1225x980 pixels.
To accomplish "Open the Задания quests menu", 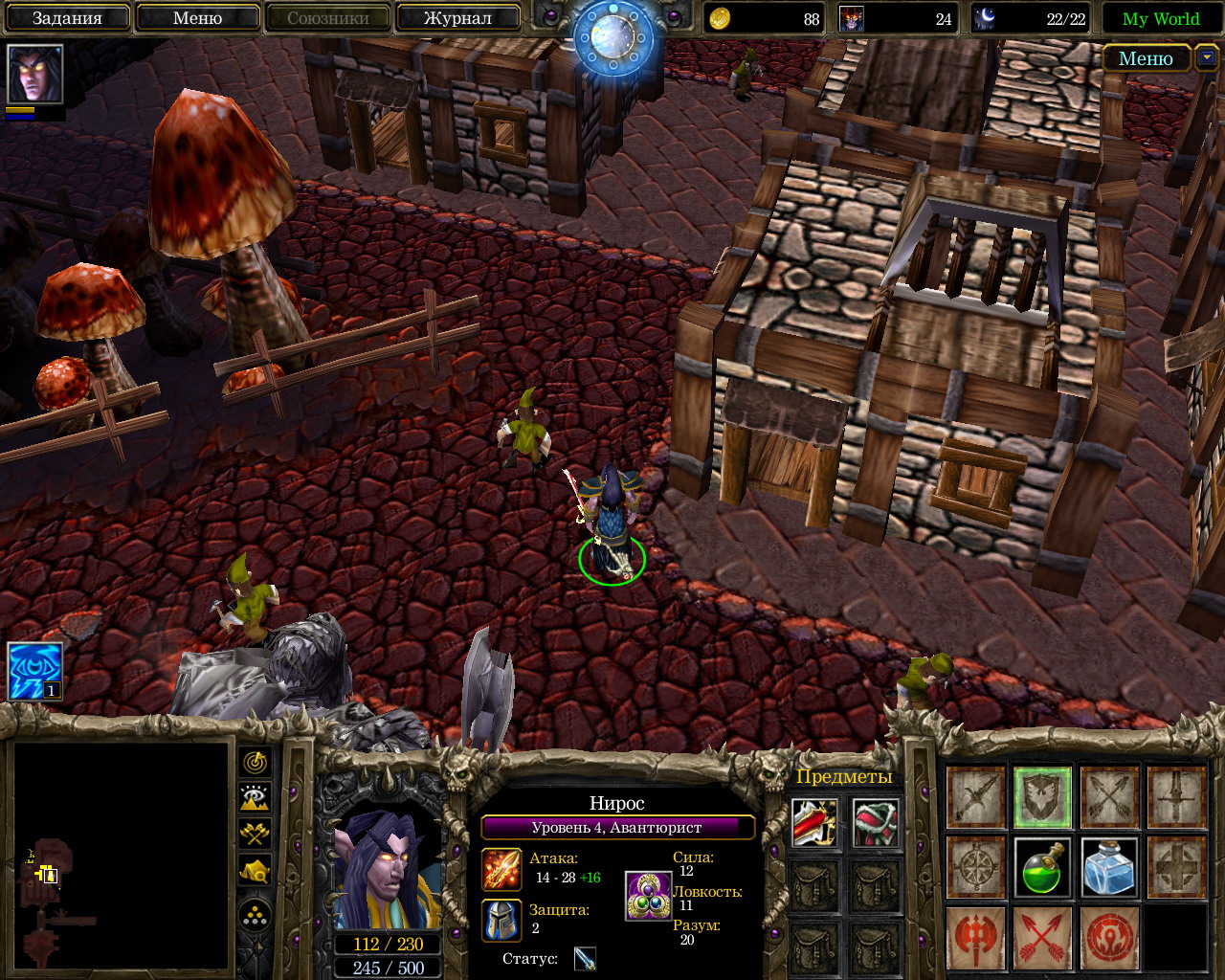I will (67, 18).
